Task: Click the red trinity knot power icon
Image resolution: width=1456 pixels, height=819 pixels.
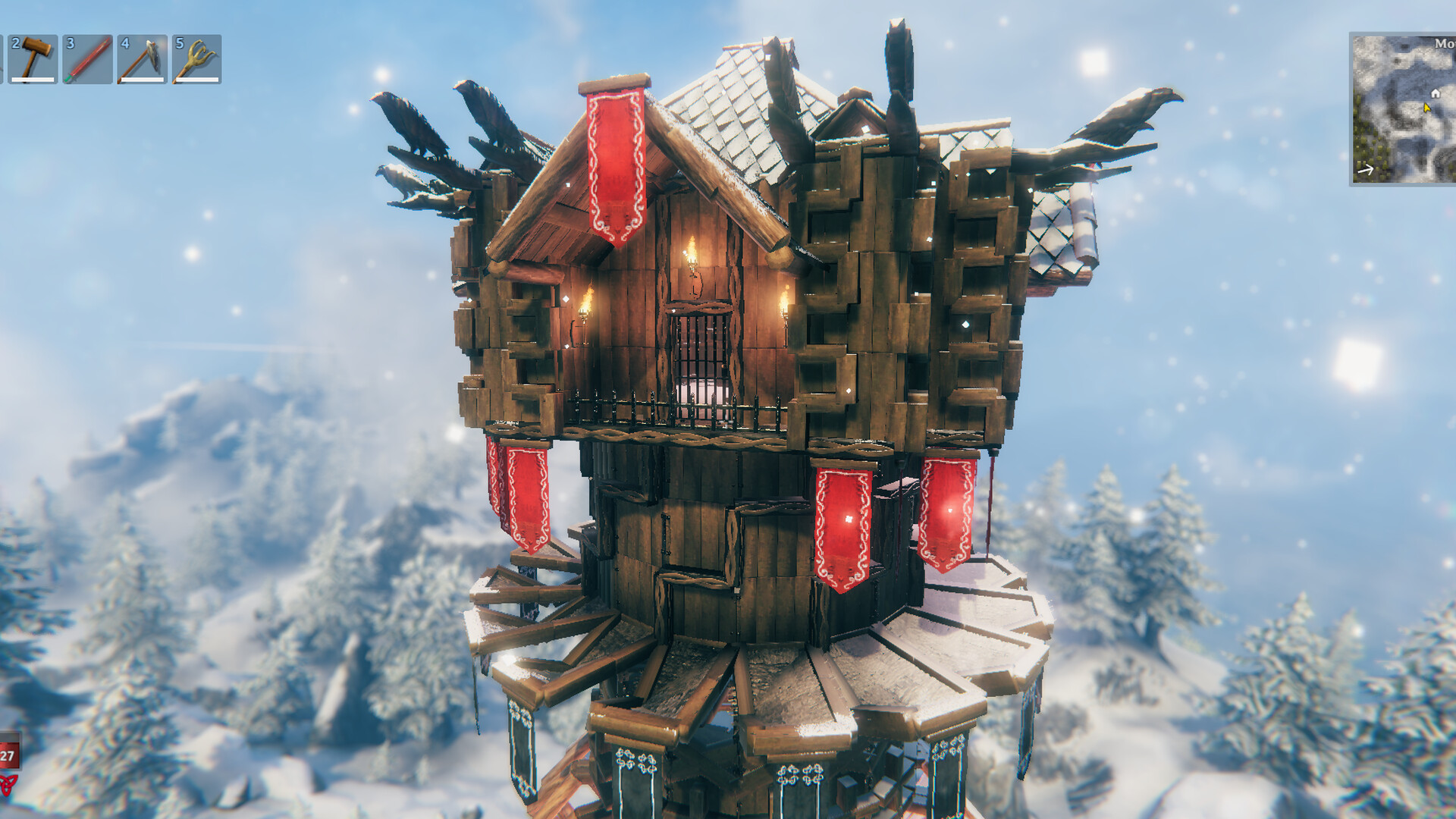Action: click(8, 786)
